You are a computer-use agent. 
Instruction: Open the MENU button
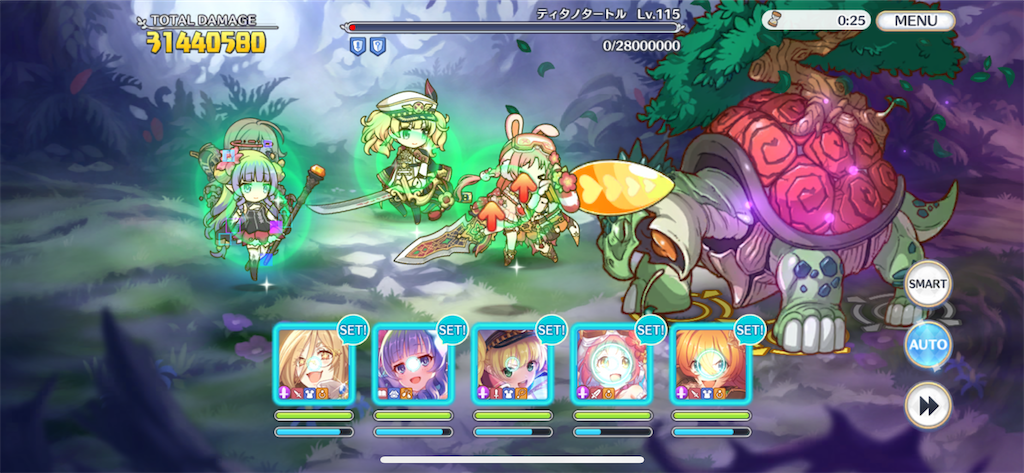(x=915, y=20)
